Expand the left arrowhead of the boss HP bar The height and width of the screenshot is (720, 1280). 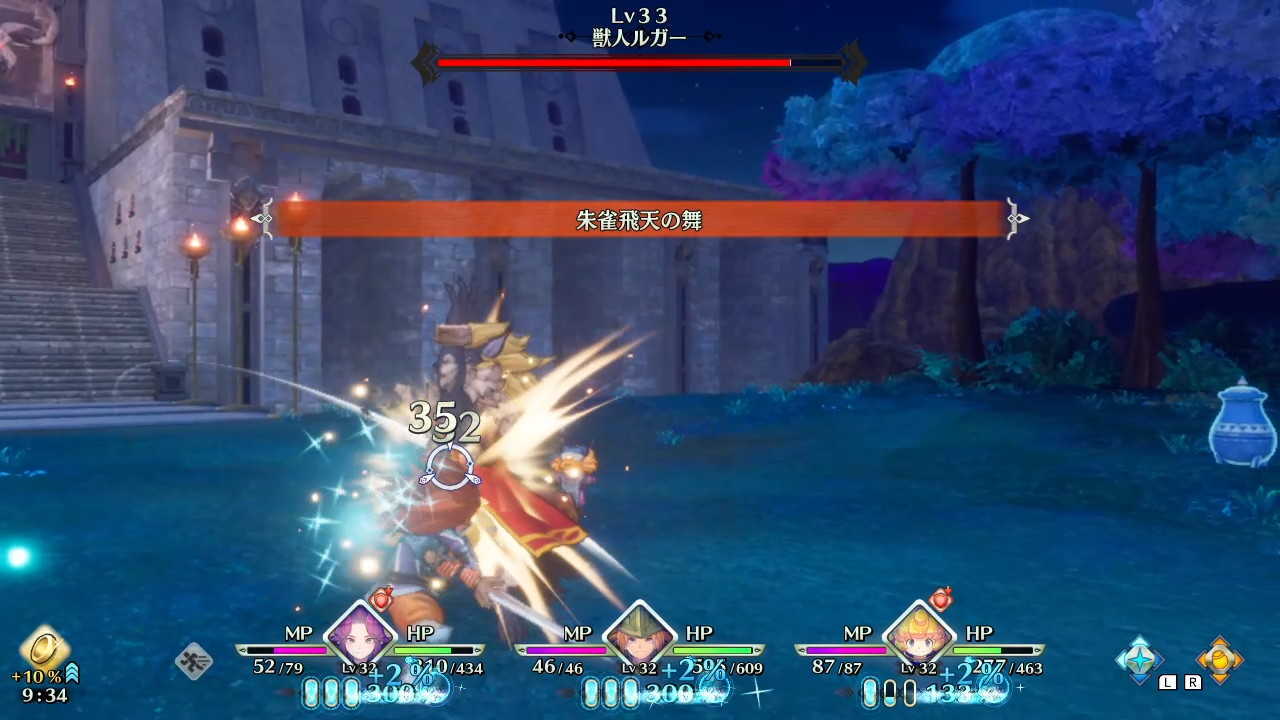425,60
